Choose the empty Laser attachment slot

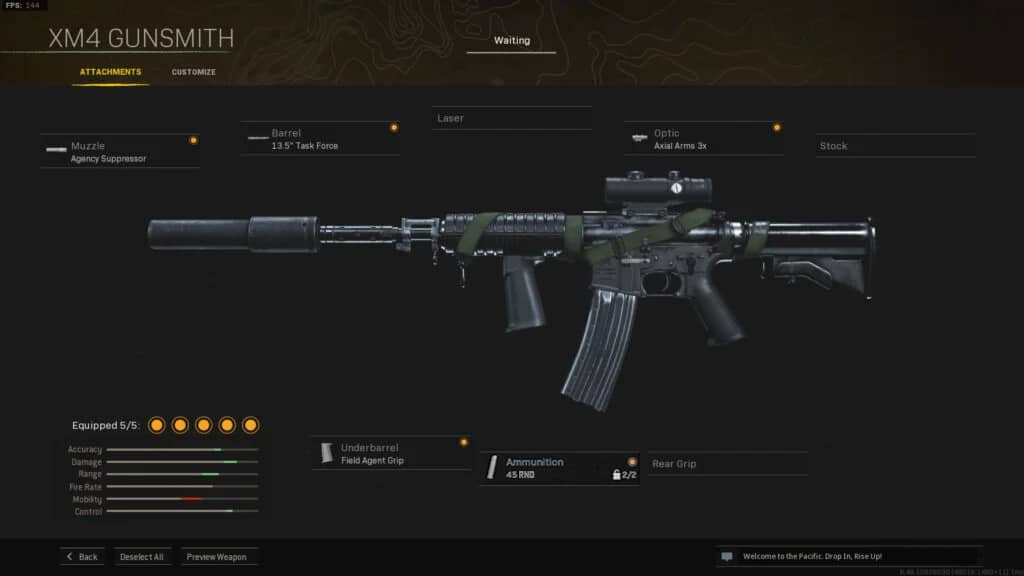point(511,118)
